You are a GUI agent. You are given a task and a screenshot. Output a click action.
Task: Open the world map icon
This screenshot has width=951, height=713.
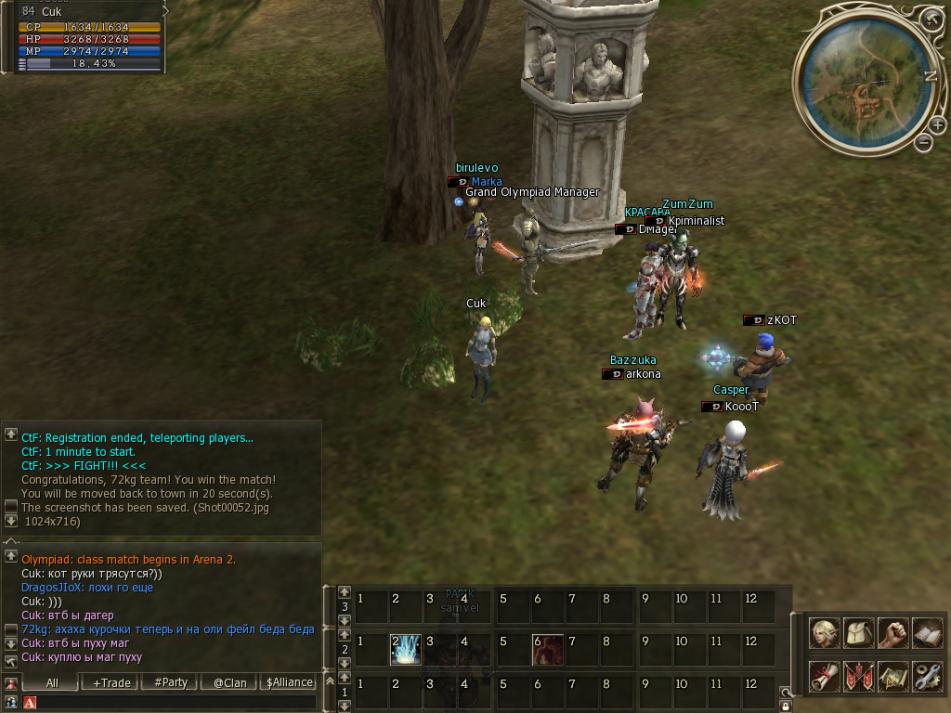point(893,676)
